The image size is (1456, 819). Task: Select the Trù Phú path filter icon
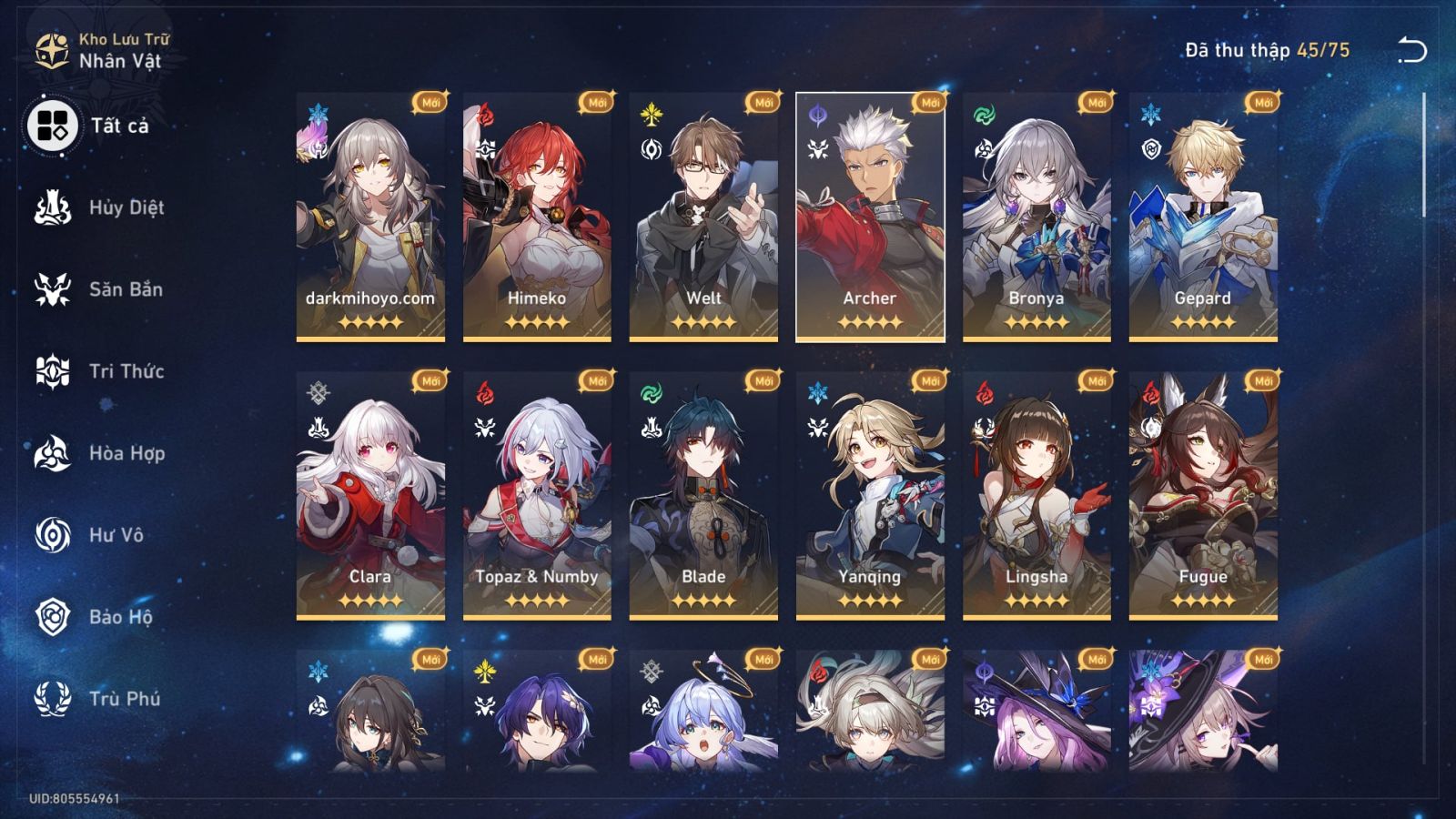click(x=52, y=699)
